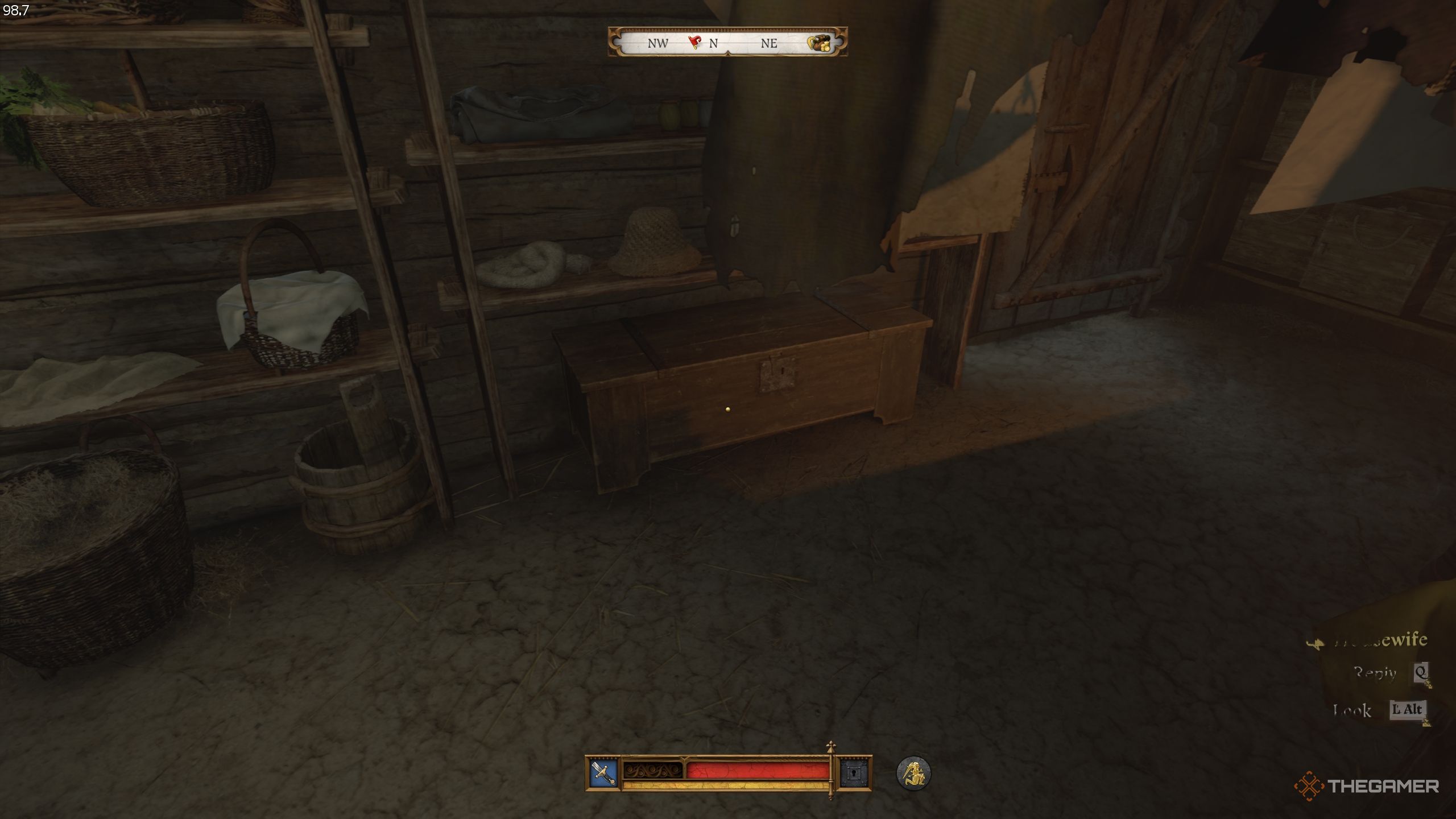The width and height of the screenshot is (1456, 819).
Task: Click the sword pommel ornament atop the health bar
Action: [x=831, y=746]
